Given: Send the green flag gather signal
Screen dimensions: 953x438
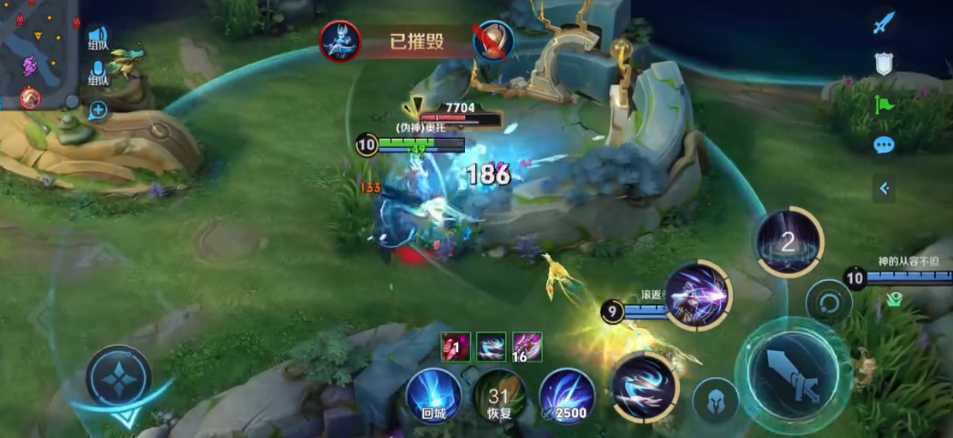Looking at the screenshot, I should point(883,104).
